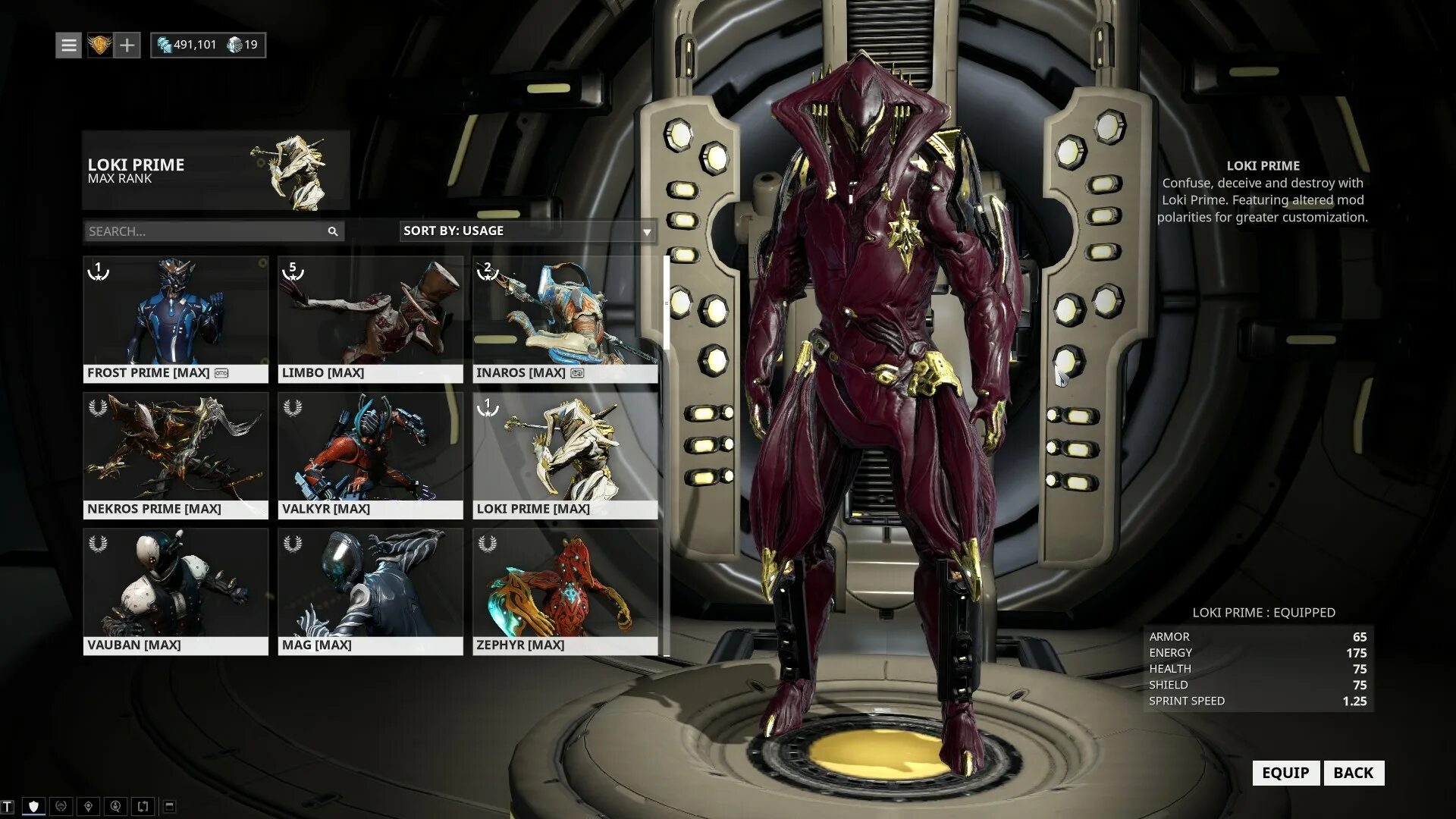Select the Loki Prime tile in the grid

coord(565,455)
